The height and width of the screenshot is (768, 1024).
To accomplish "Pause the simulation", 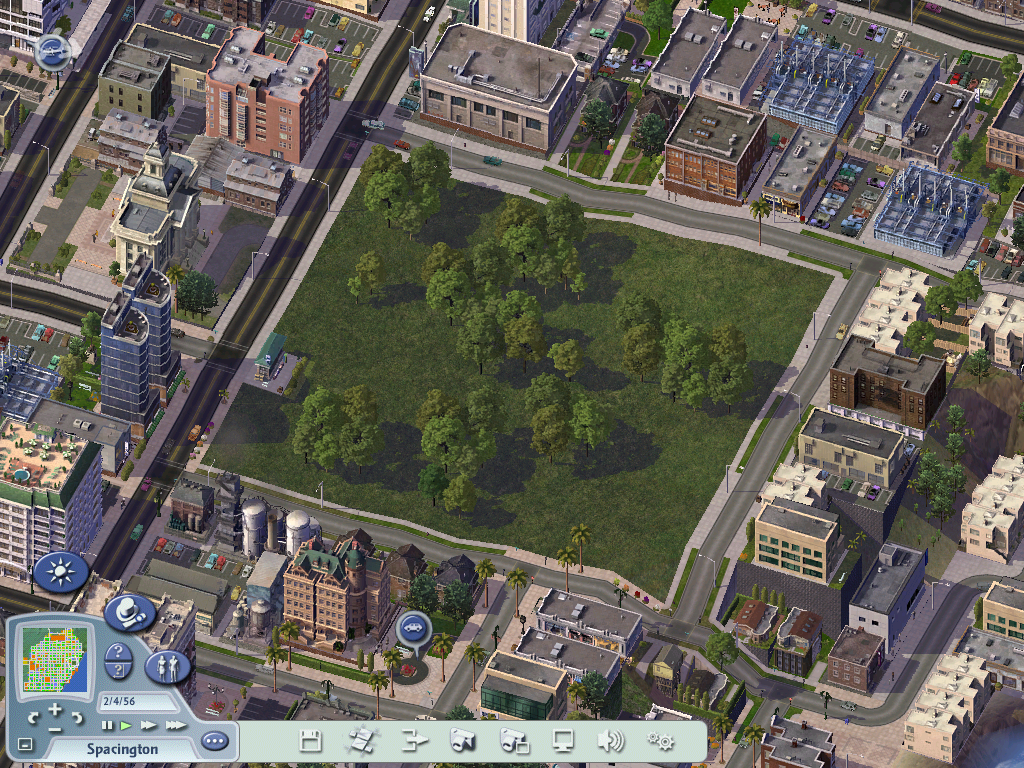I will tap(107, 725).
